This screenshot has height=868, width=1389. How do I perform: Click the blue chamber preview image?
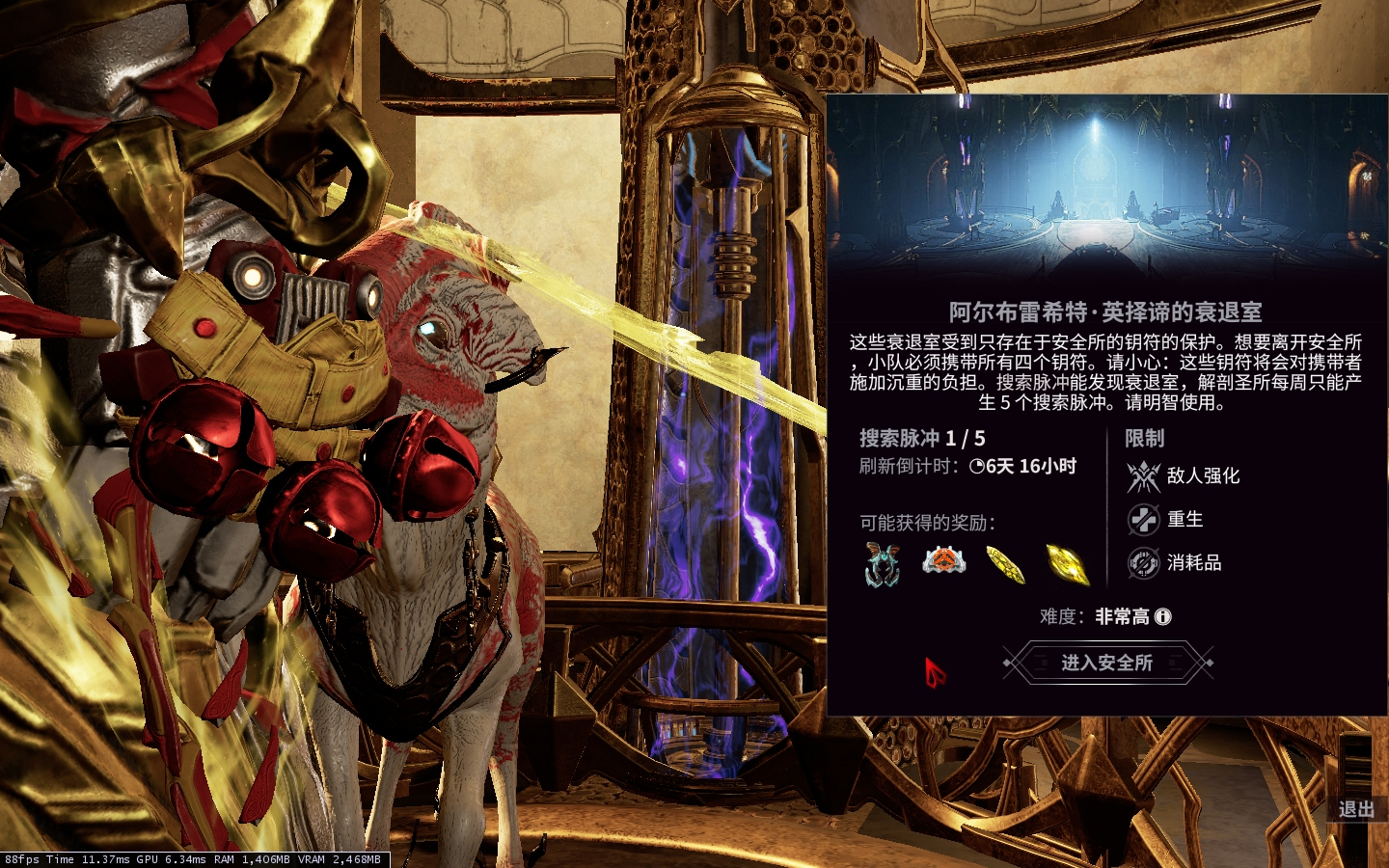1106,188
